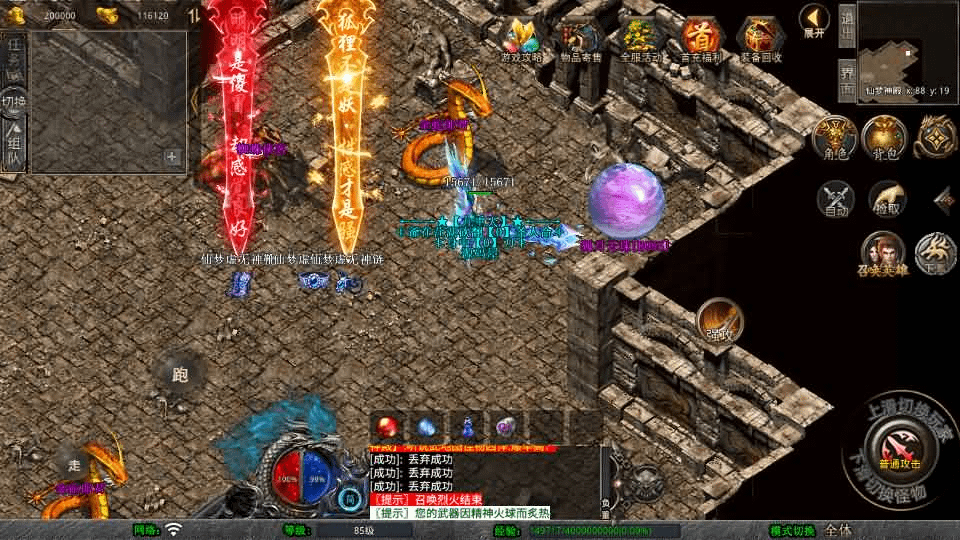Click the 切换 switch button
960x540 pixels.
(14, 102)
